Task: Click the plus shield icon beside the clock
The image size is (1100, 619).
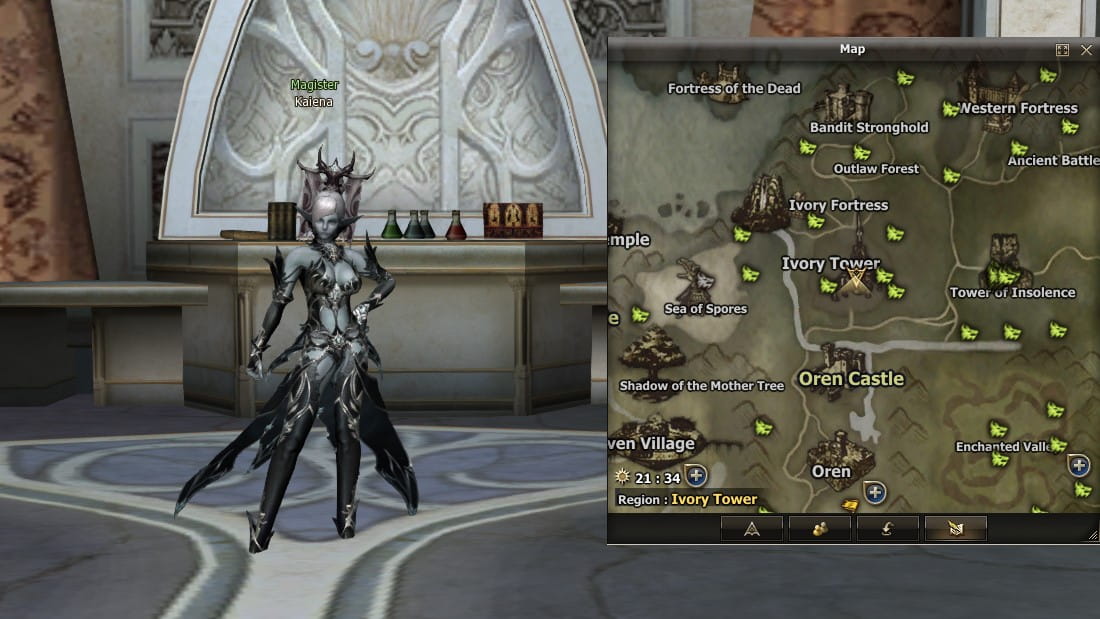Action: point(696,475)
